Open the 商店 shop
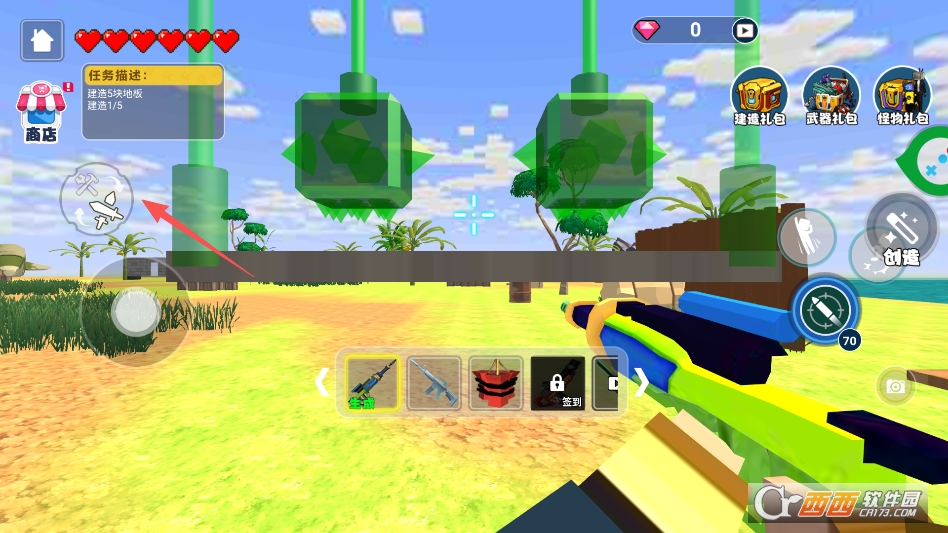 coord(40,110)
